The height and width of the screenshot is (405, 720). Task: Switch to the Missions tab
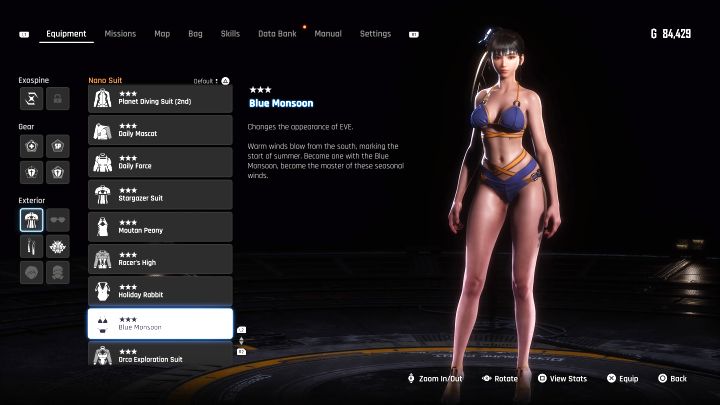(x=120, y=34)
